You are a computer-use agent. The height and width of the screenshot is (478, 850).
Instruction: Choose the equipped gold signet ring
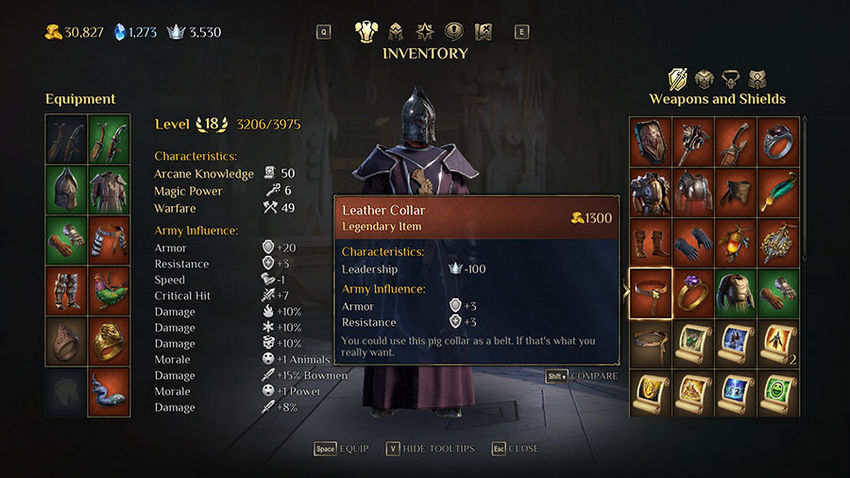(x=109, y=342)
